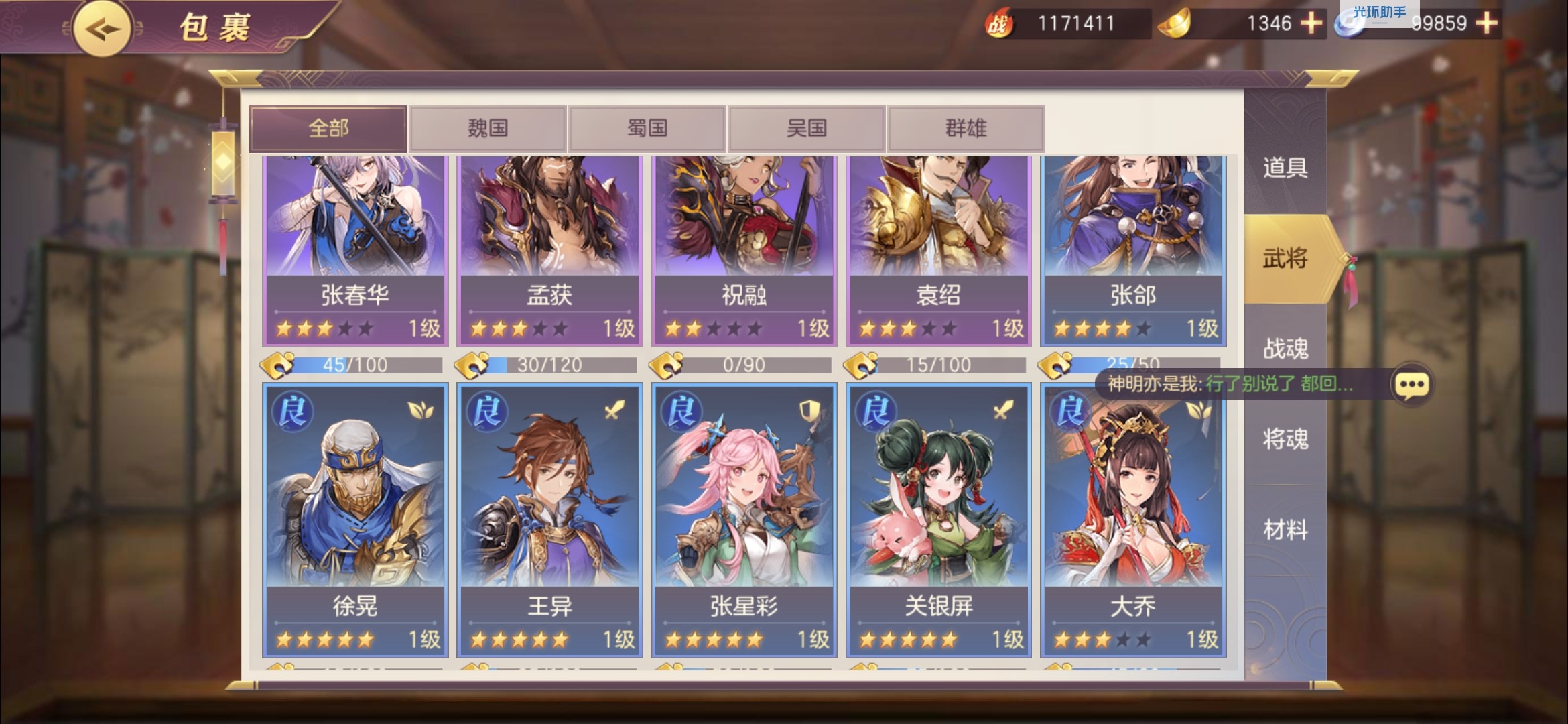
Task: Add gold ingots with the plus button
Action: click(x=1311, y=23)
